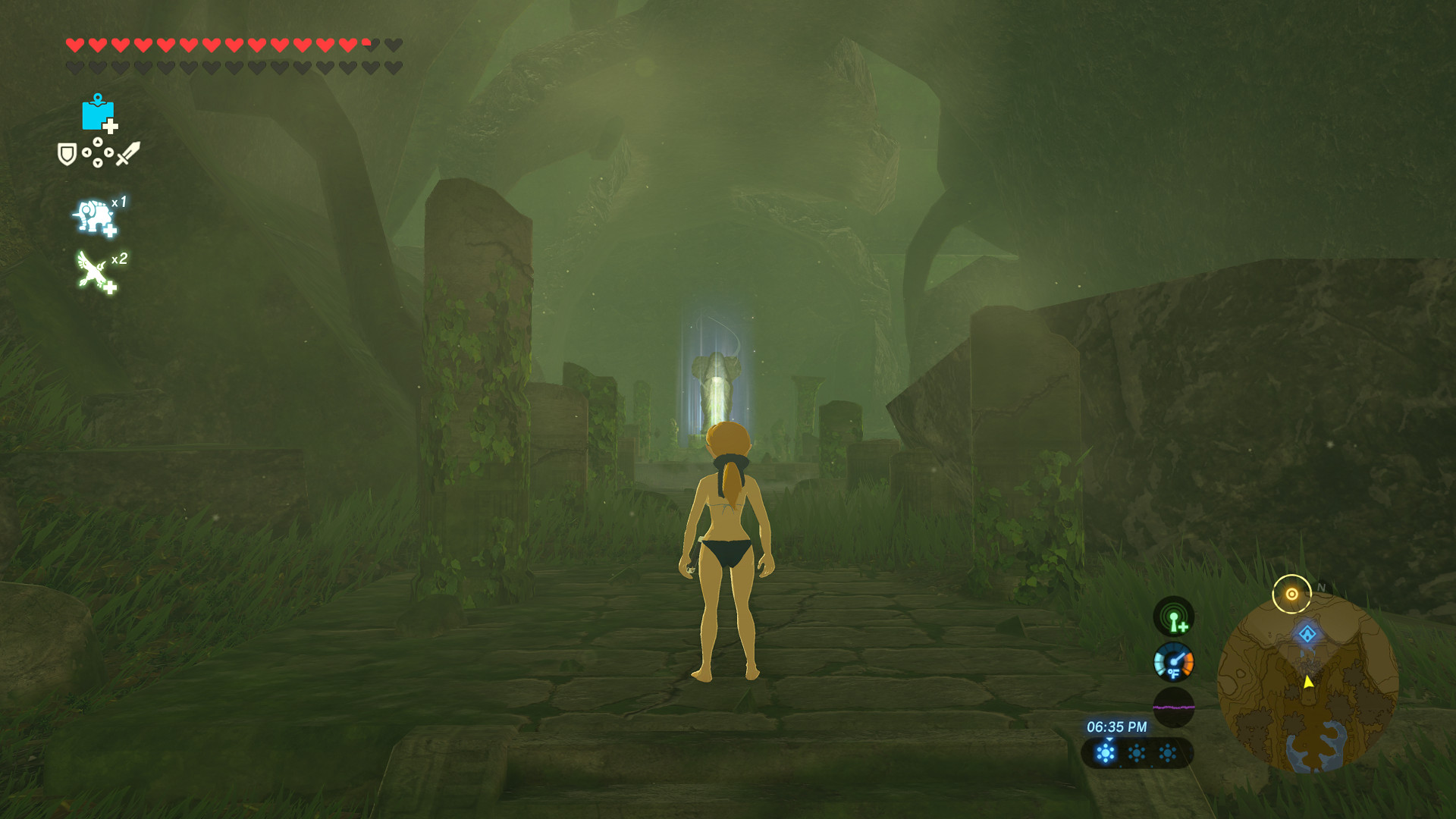Click the small triangle under the clock
This screenshot has height=819, width=1456.
coord(1109,740)
